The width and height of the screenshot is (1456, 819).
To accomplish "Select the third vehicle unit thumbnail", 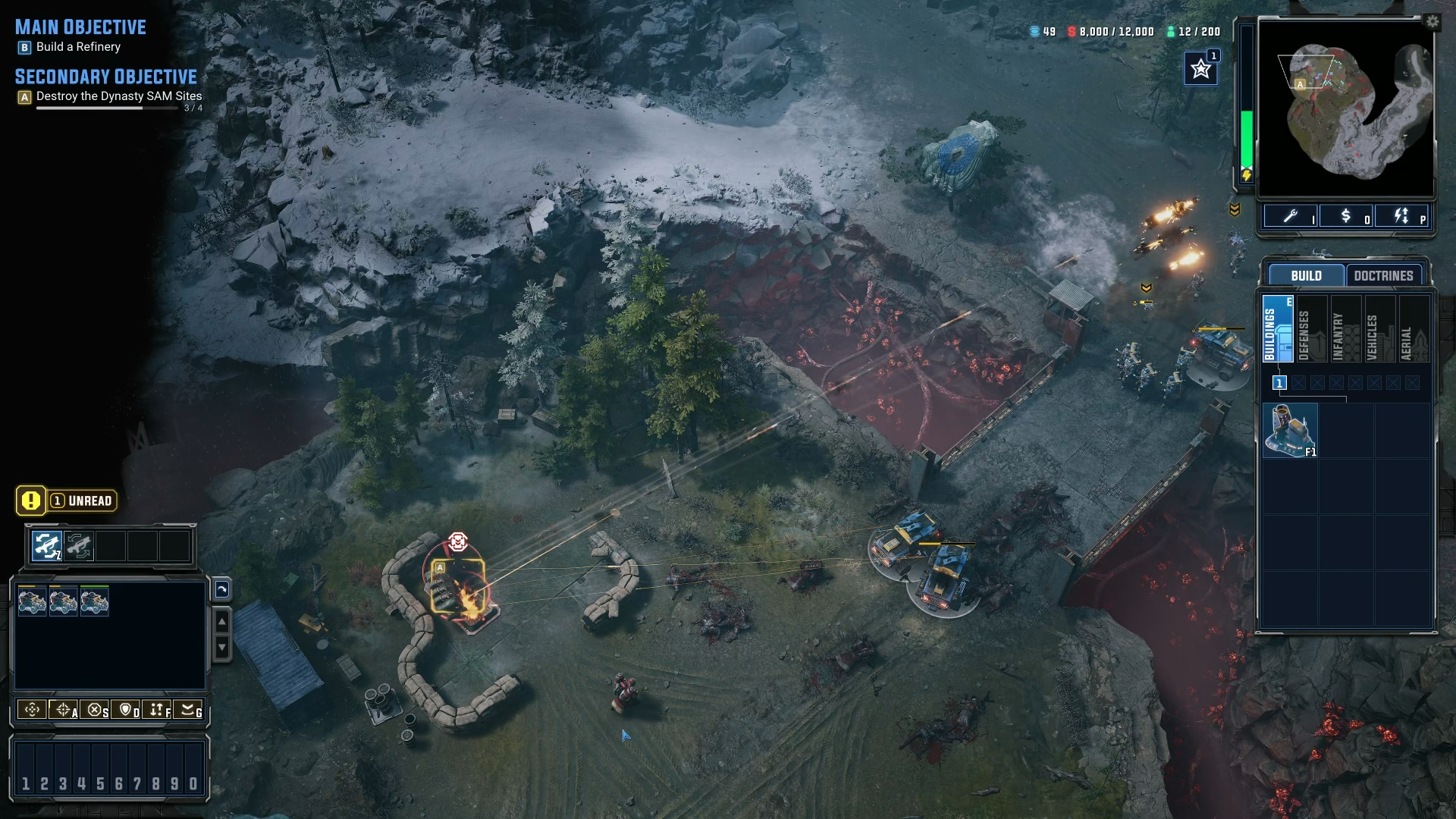I will 94,600.
